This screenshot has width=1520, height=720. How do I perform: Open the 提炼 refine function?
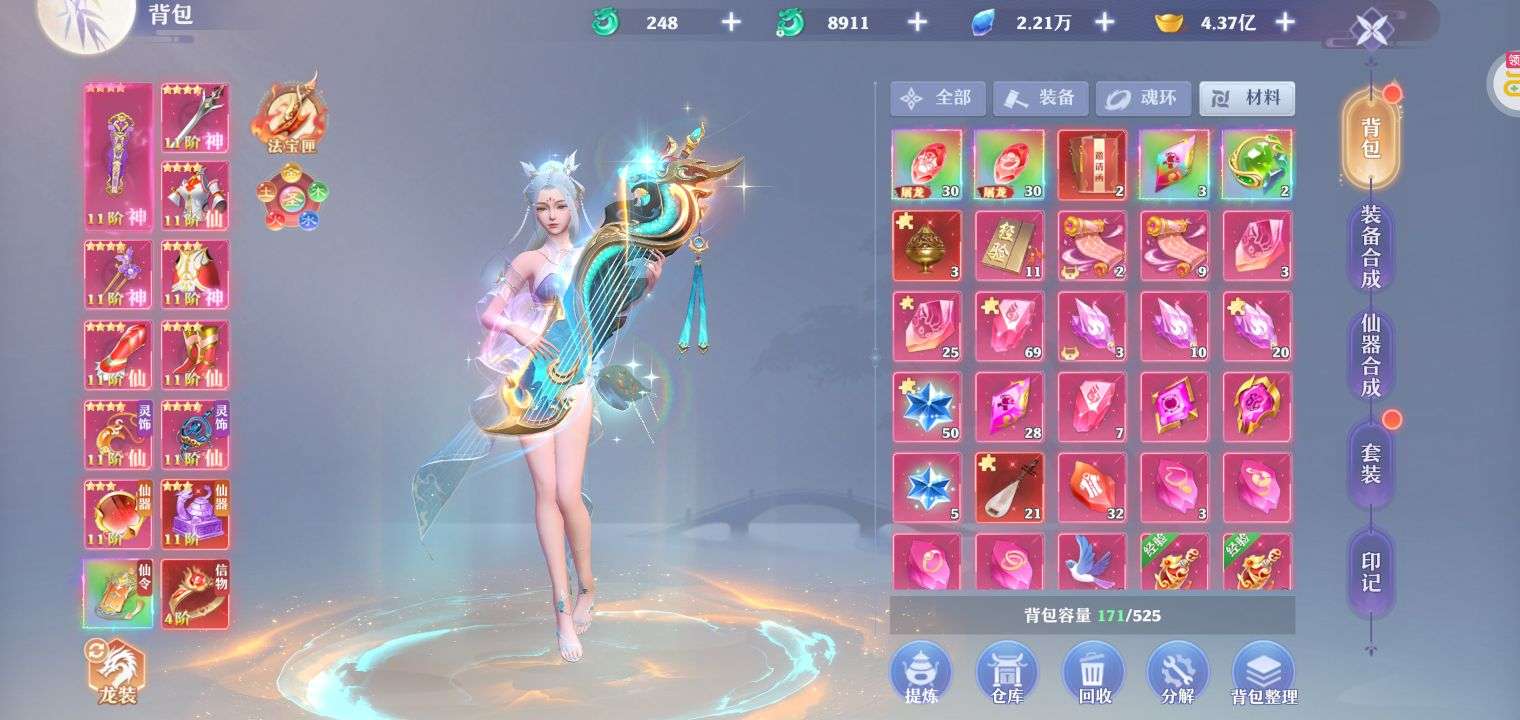[921, 673]
